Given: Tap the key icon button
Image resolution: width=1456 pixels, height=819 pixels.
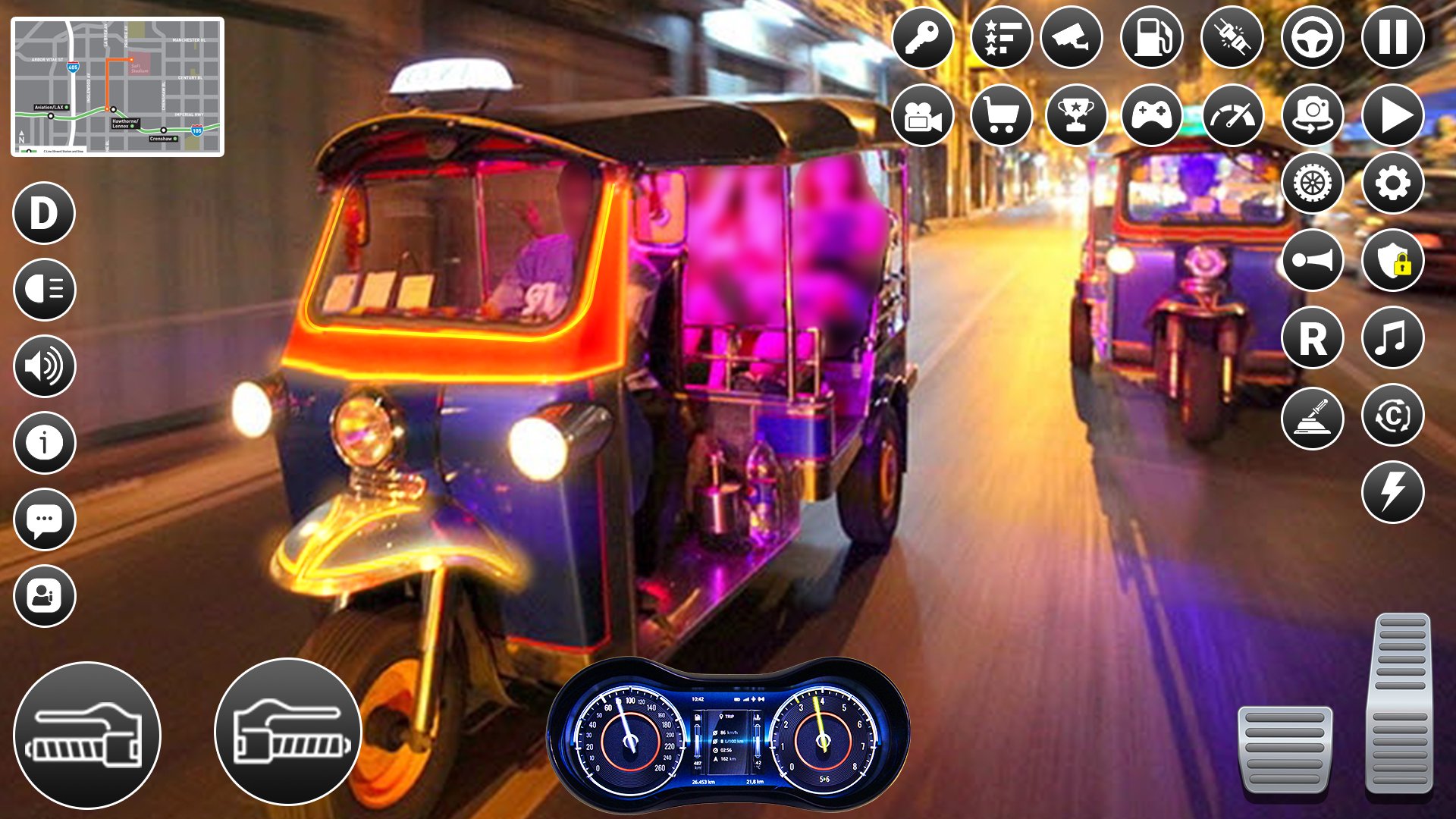Looking at the screenshot, I should (922, 37).
